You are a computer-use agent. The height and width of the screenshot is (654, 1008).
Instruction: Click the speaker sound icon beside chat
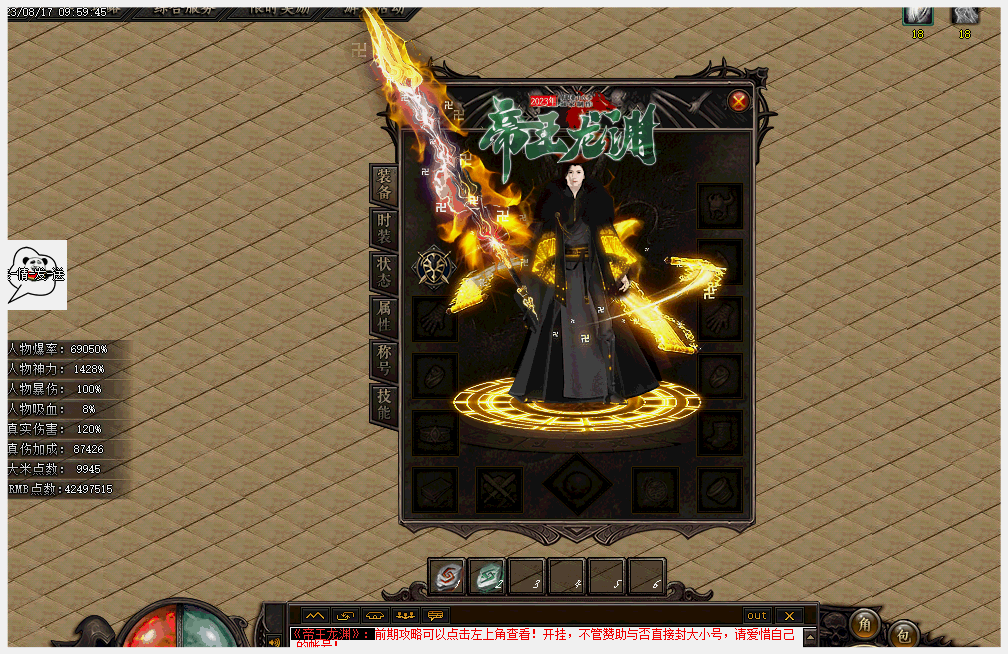[274, 641]
